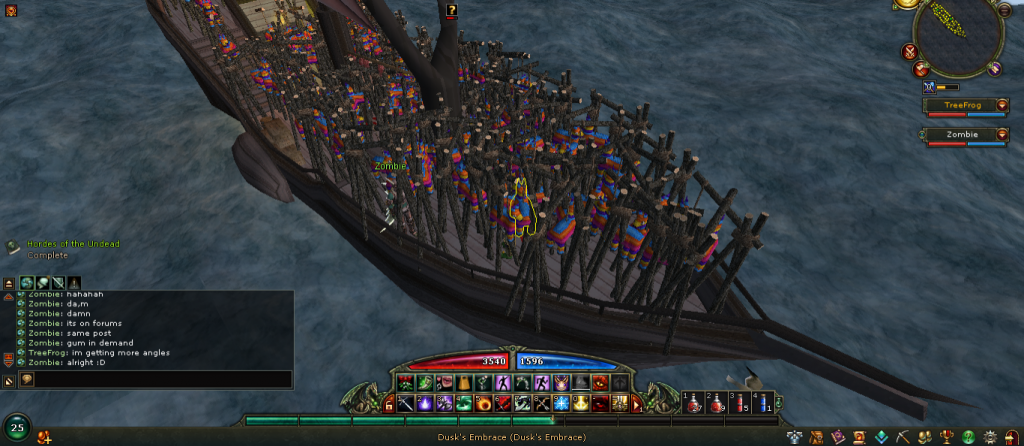This screenshot has height=446, width=1024.
Task: Activate the fireball skill in slot 5
Action: coord(483,403)
